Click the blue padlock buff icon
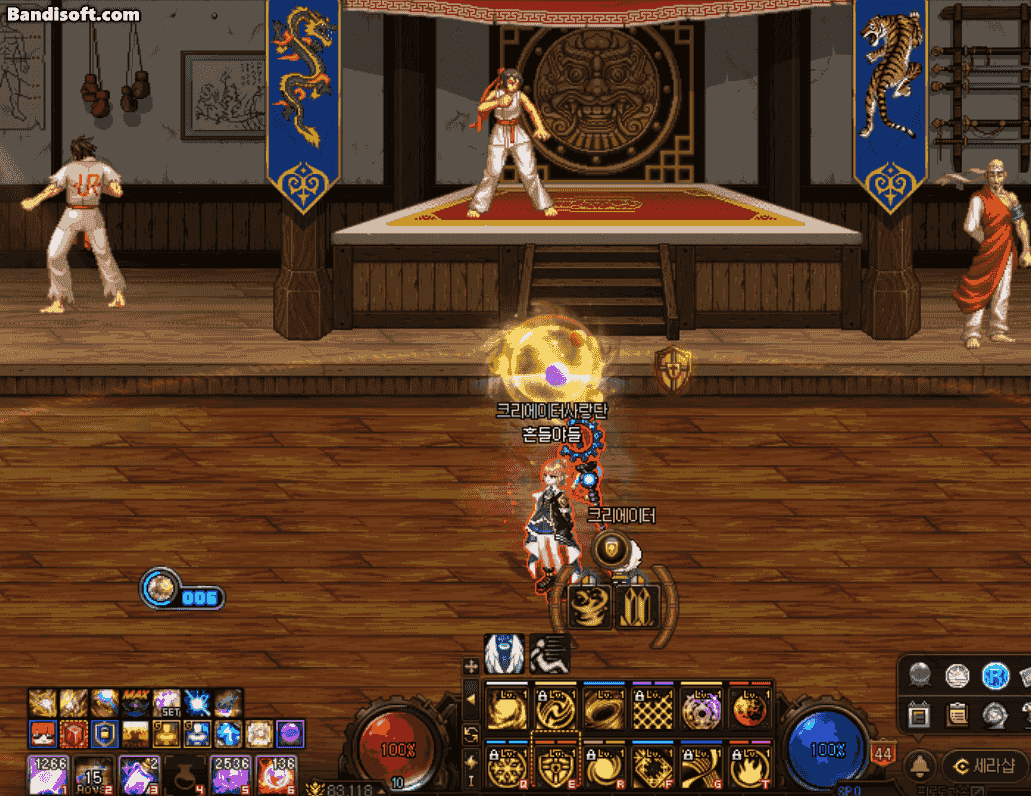The height and width of the screenshot is (796, 1031). pyautogui.click(x=105, y=734)
